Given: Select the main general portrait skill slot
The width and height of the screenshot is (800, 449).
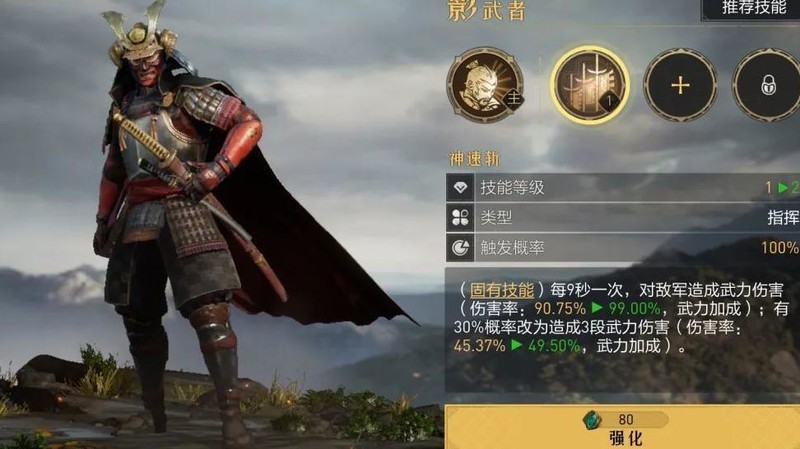Looking at the screenshot, I should pyautogui.click(x=485, y=85).
